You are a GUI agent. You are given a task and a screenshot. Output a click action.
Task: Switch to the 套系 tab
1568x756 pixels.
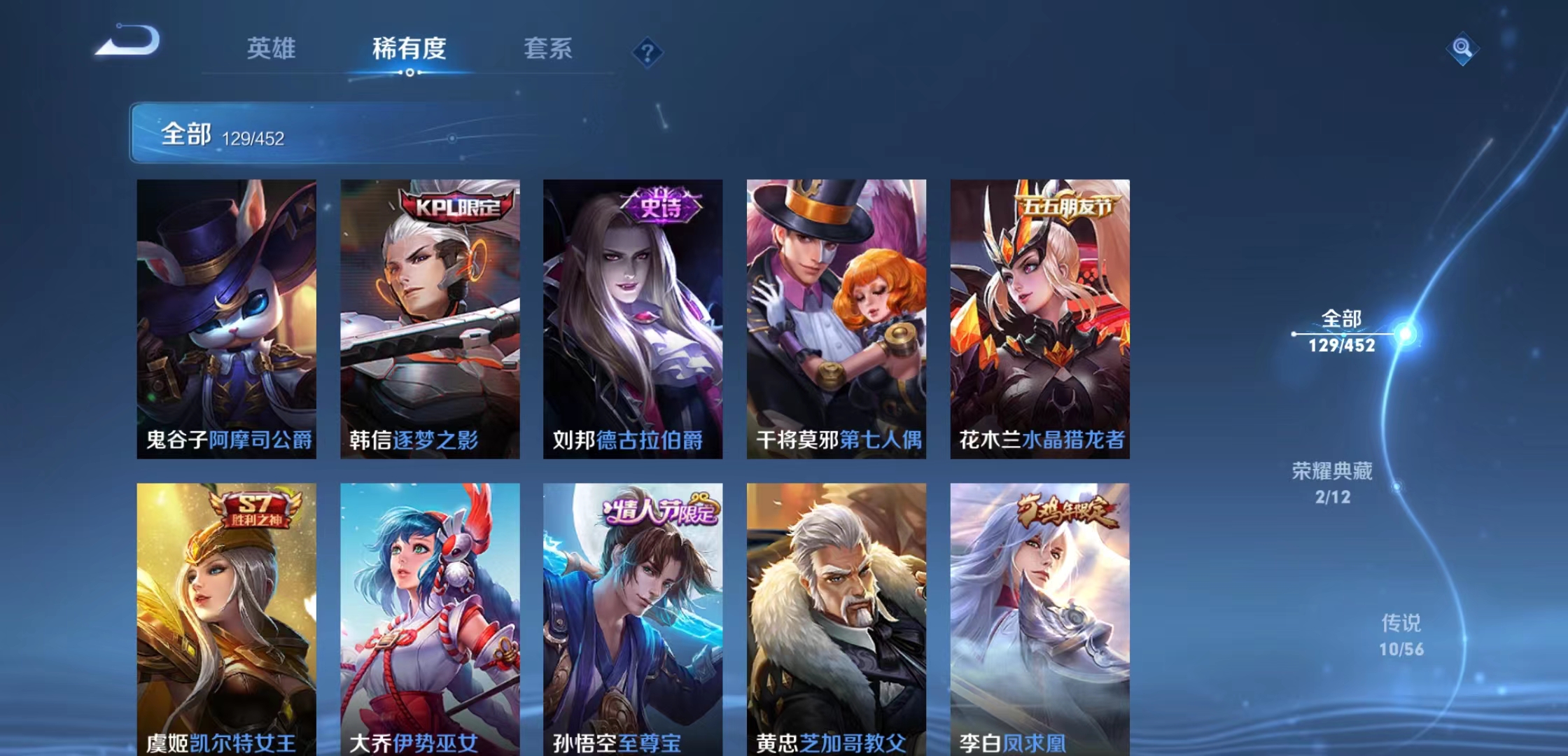549,49
